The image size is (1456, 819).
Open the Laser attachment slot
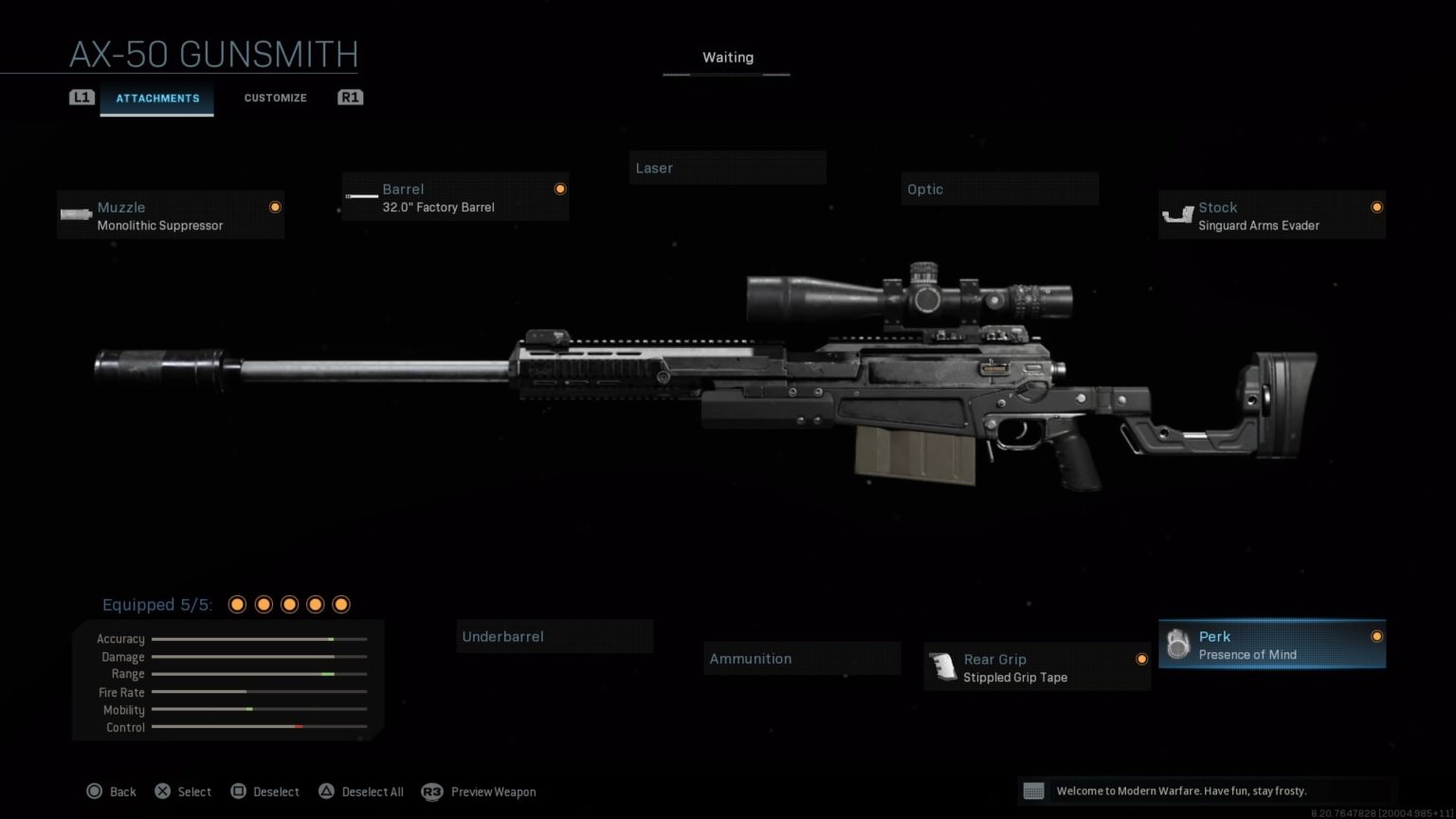[x=727, y=168]
